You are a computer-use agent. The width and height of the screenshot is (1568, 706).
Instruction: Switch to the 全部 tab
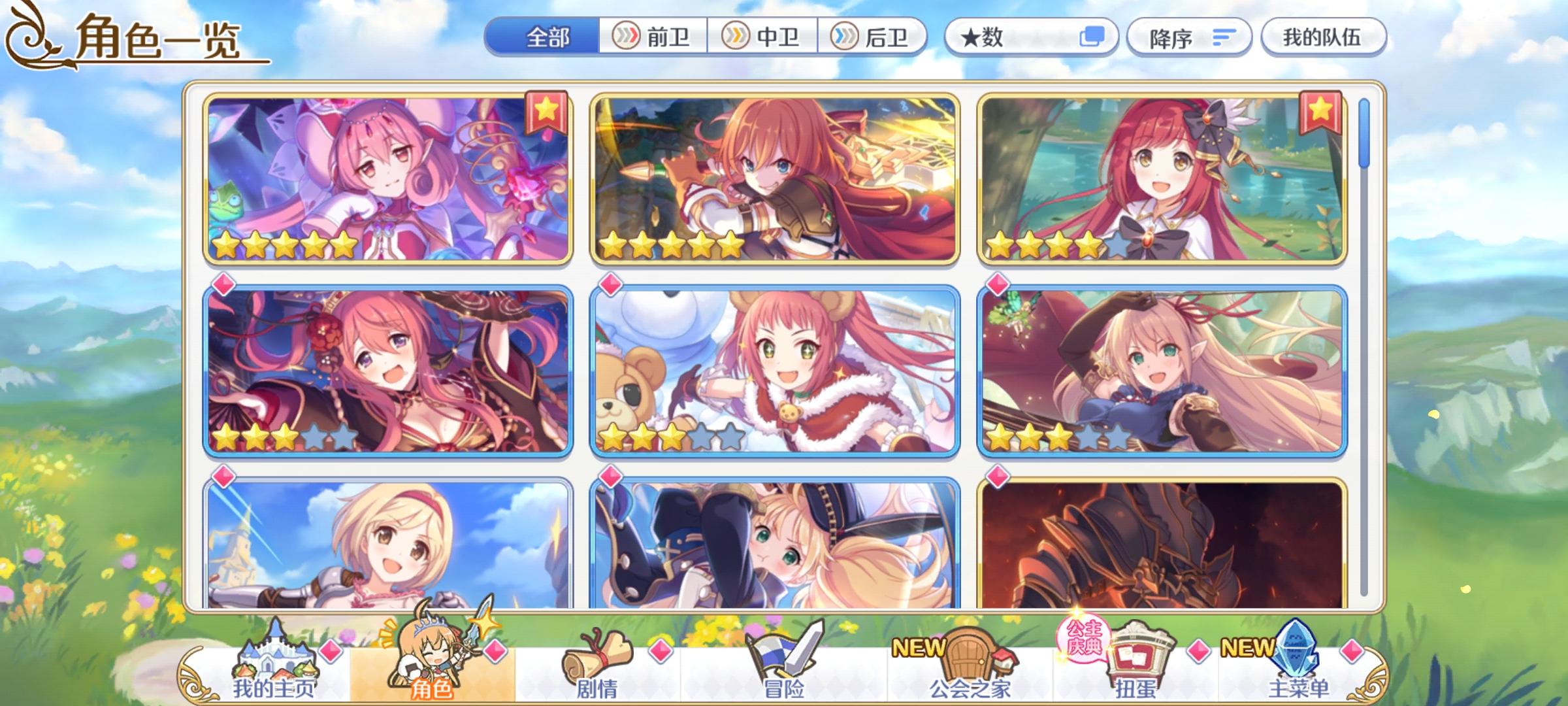coord(548,37)
